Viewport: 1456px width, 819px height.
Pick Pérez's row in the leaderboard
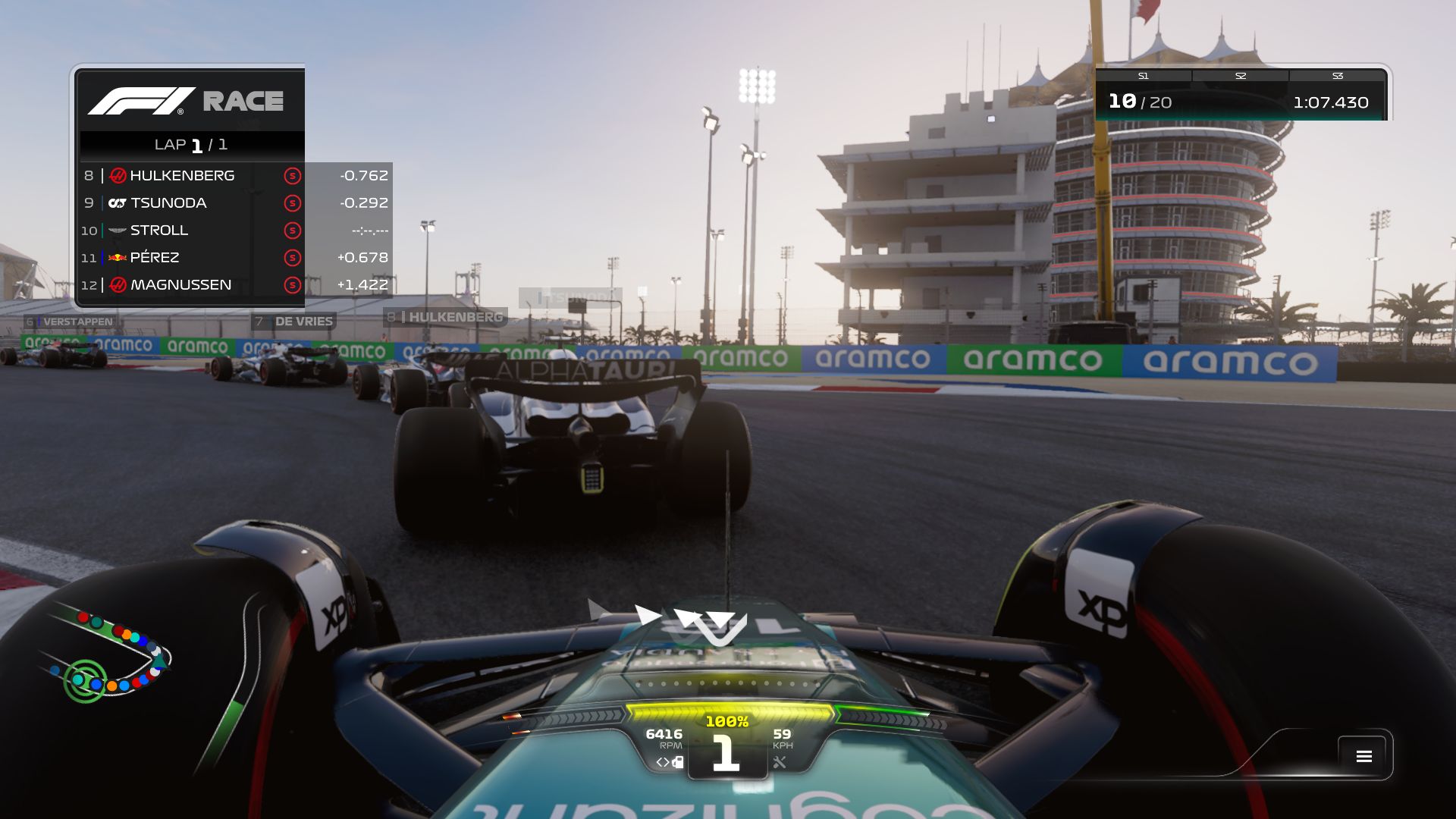point(235,258)
